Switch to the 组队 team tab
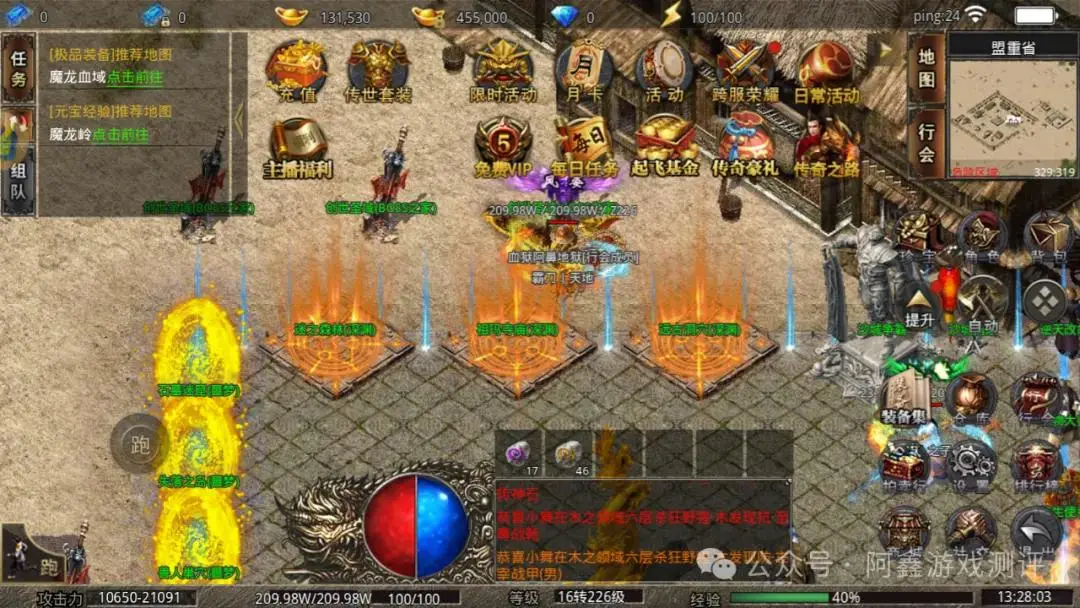This screenshot has width=1080, height=608. tap(18, 180)
